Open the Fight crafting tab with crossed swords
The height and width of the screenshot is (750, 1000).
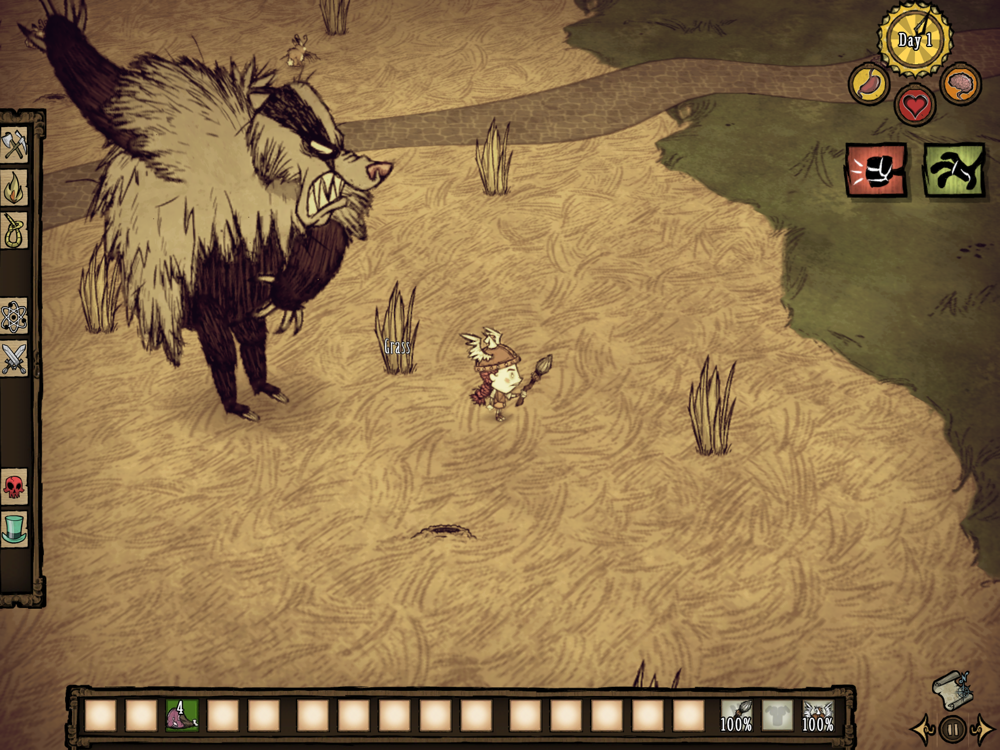coord(15,357)
